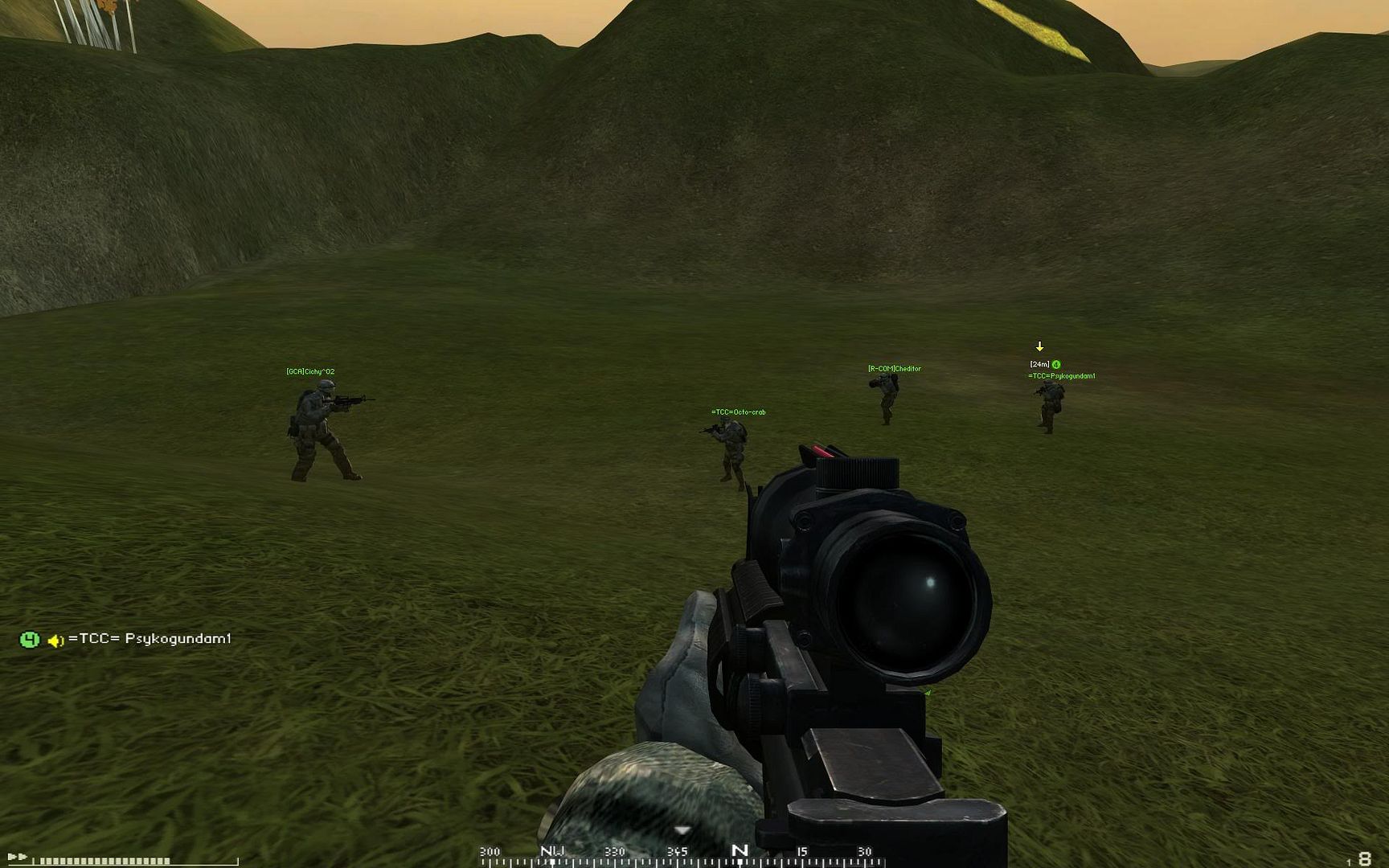Click the yellow arrow marker above the 24m label
Screen dimensions: 1389x868
[x=1039, y=347]
